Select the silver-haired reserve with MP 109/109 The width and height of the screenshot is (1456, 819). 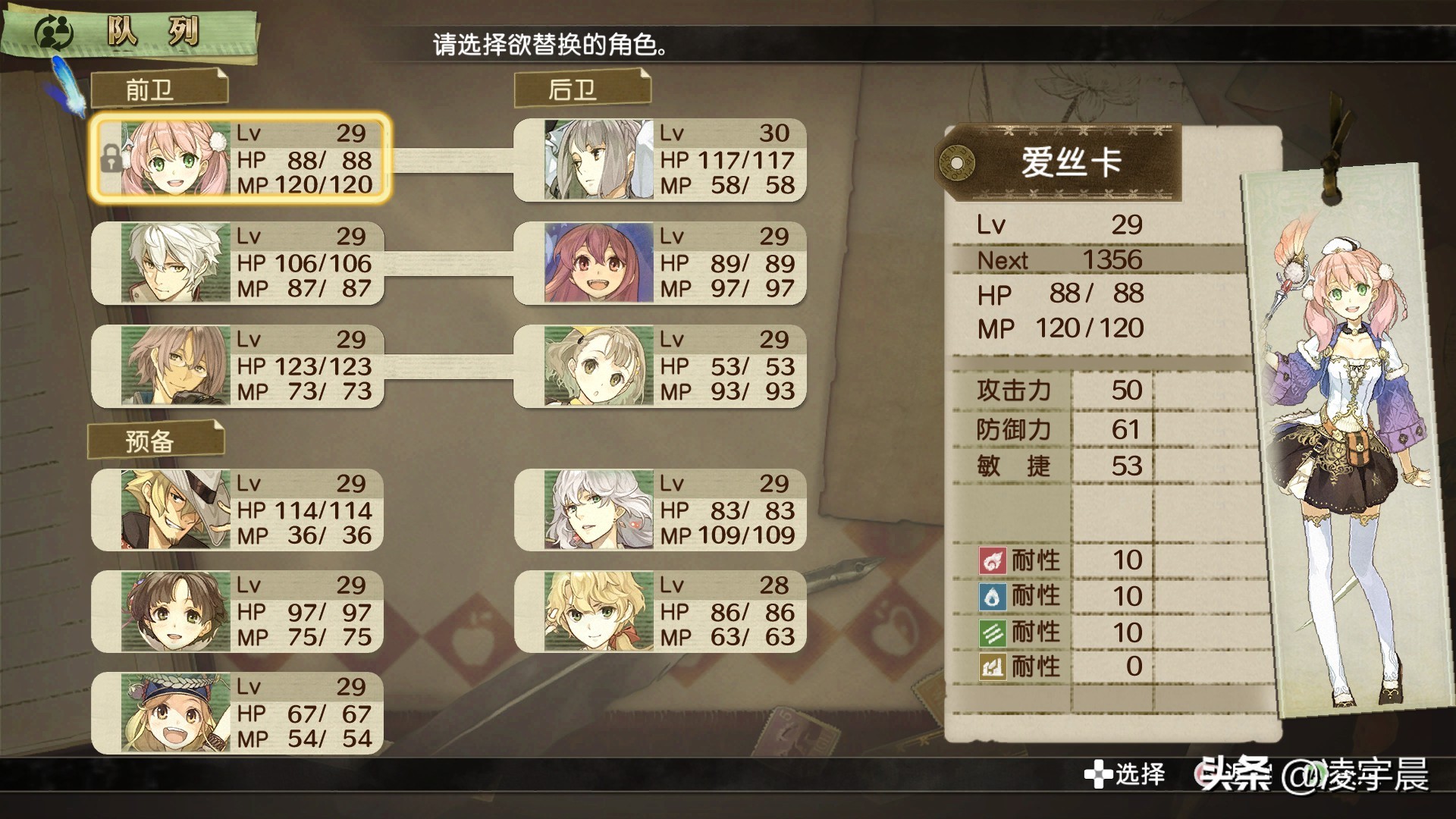click(661, 510)
